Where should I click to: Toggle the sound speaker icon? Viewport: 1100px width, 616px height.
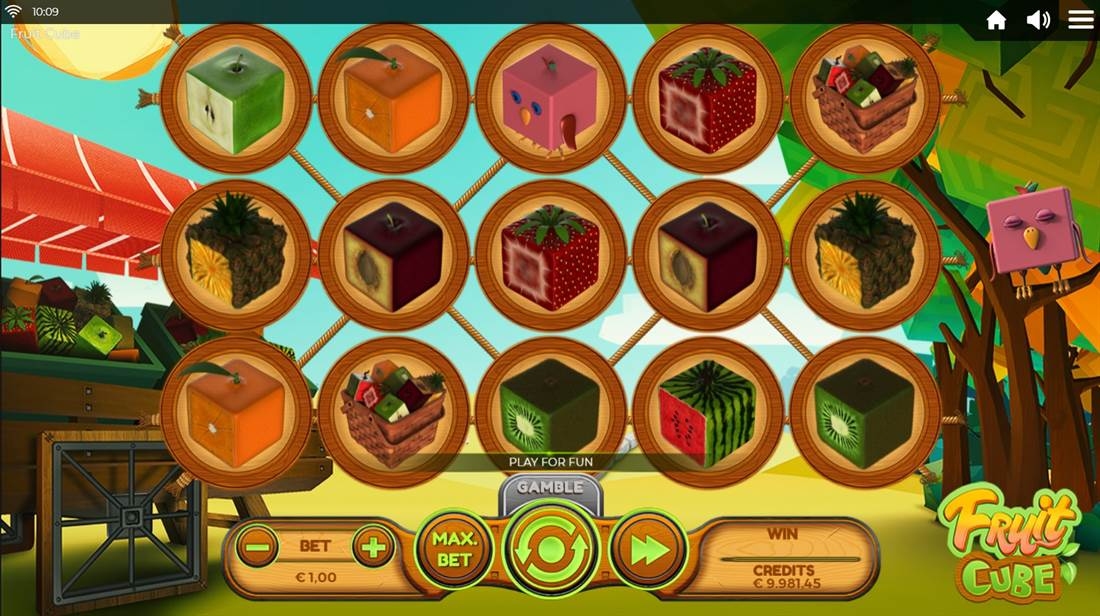pos(1038,20)
